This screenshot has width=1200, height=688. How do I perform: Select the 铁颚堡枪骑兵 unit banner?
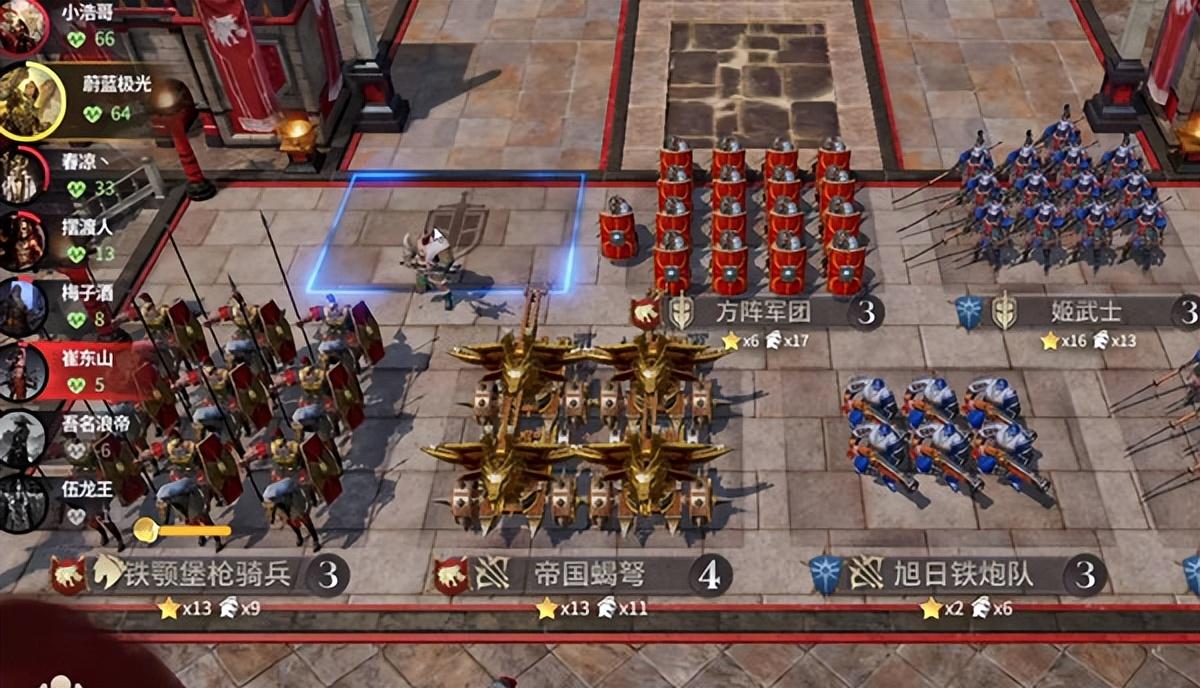point(205,575)
